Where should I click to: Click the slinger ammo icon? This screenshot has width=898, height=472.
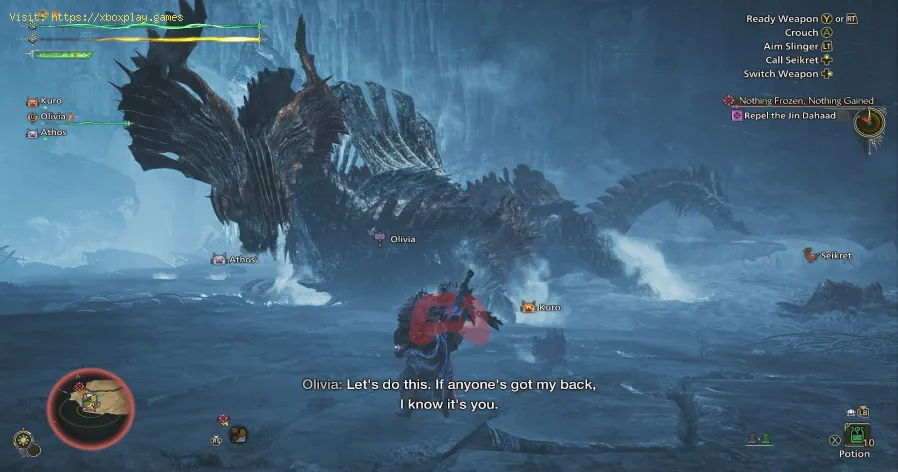pyautogui.click(x=238, y=434)
